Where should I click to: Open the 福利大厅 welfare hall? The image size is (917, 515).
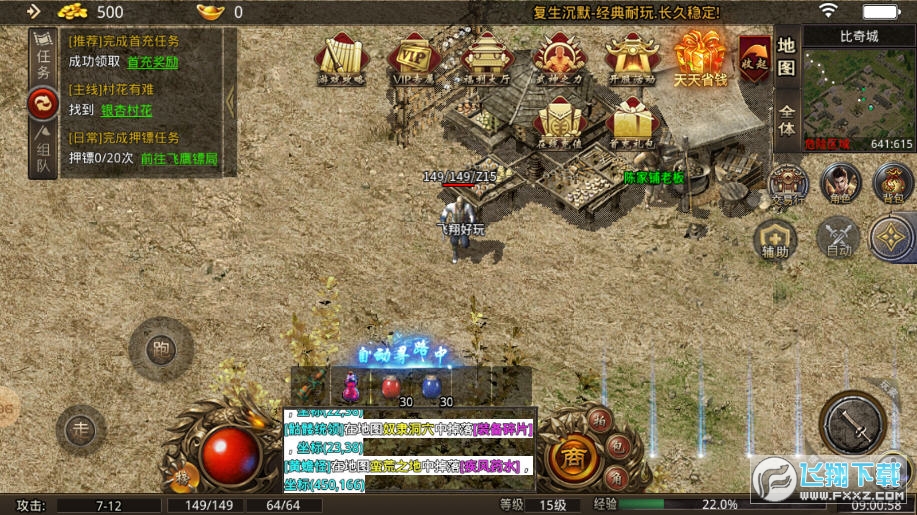484,59
